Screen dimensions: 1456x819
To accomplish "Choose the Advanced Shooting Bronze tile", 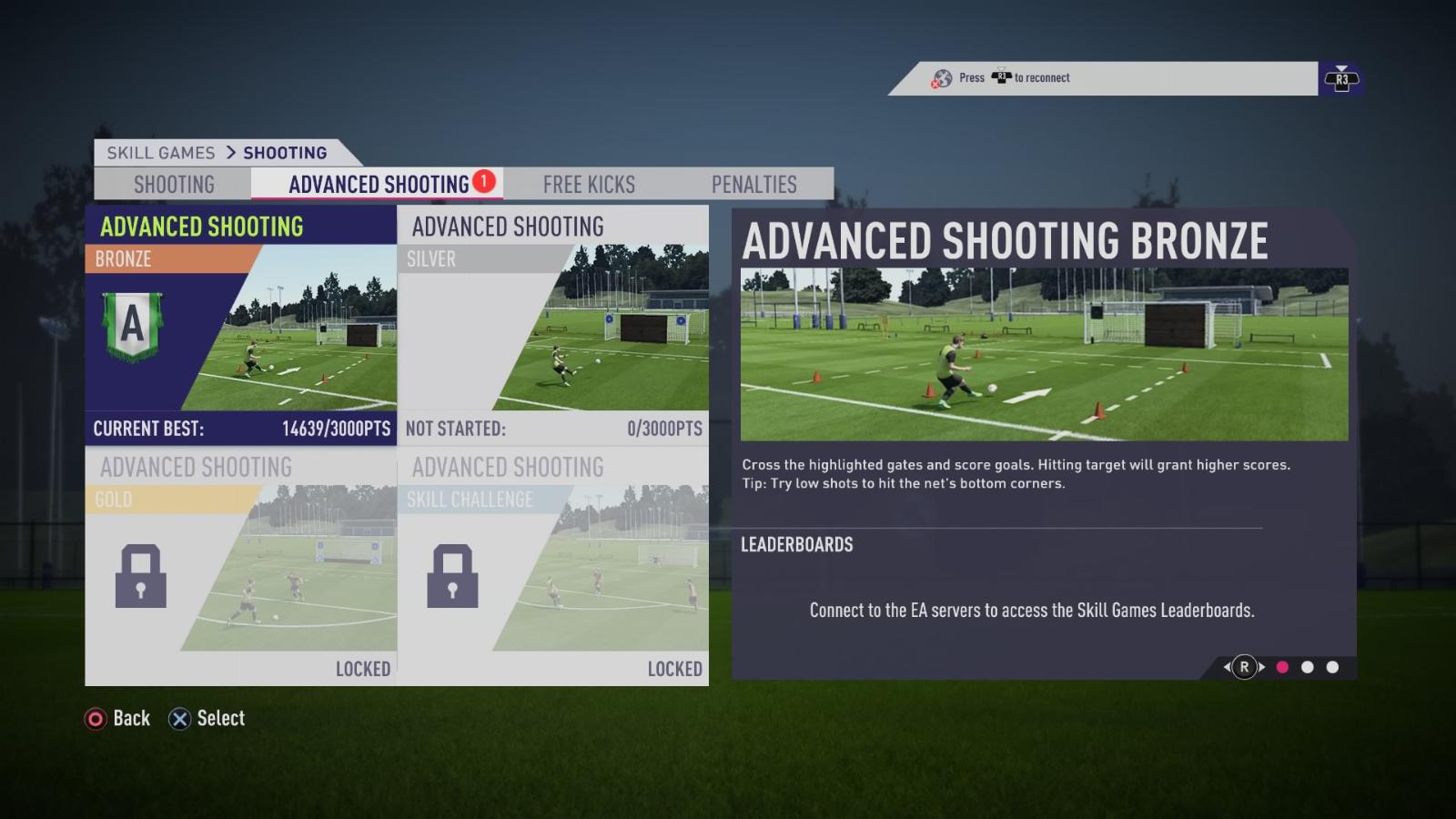I will 240,325.
